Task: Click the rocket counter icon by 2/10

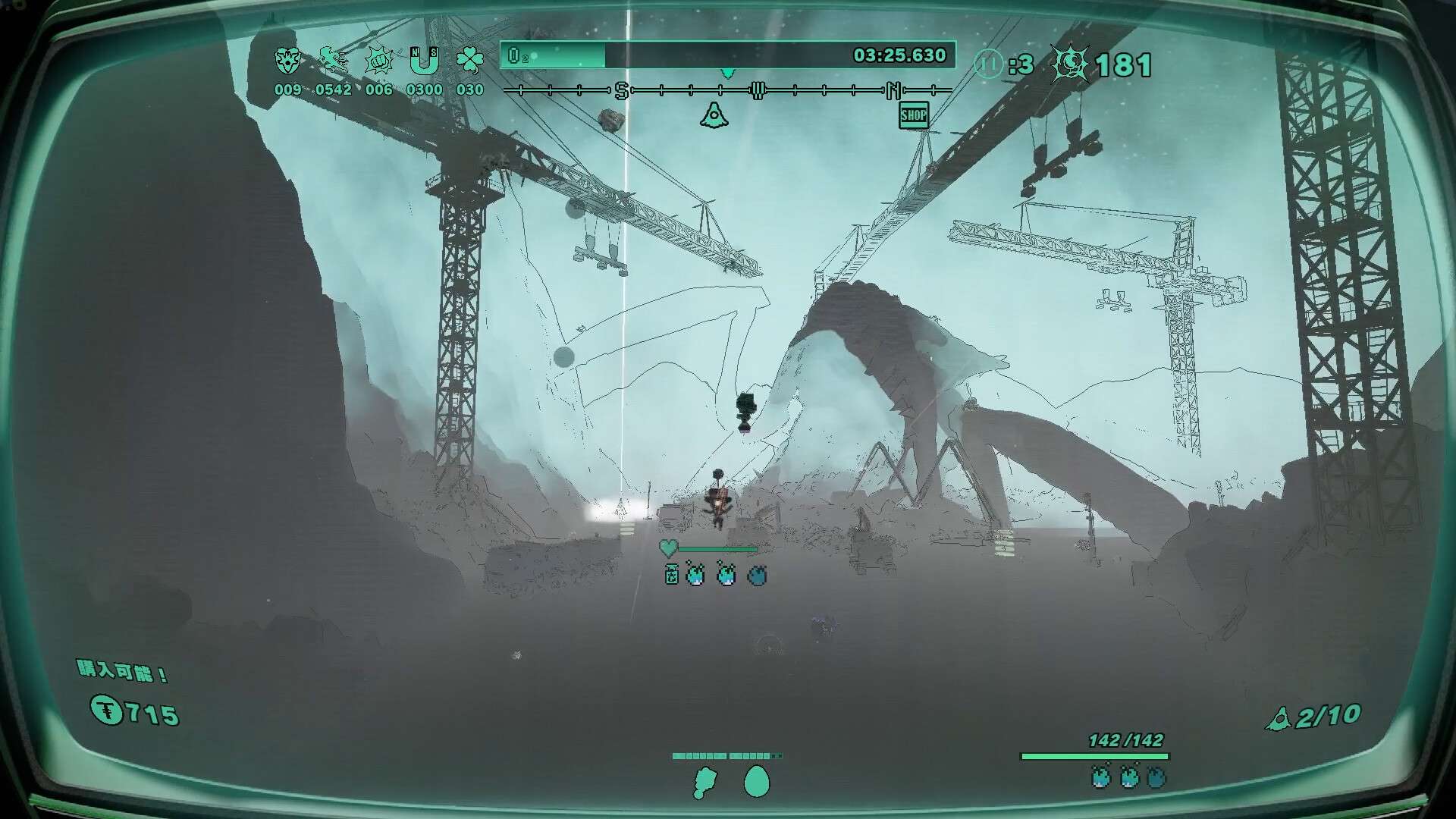Action: tap(1279, 718)
